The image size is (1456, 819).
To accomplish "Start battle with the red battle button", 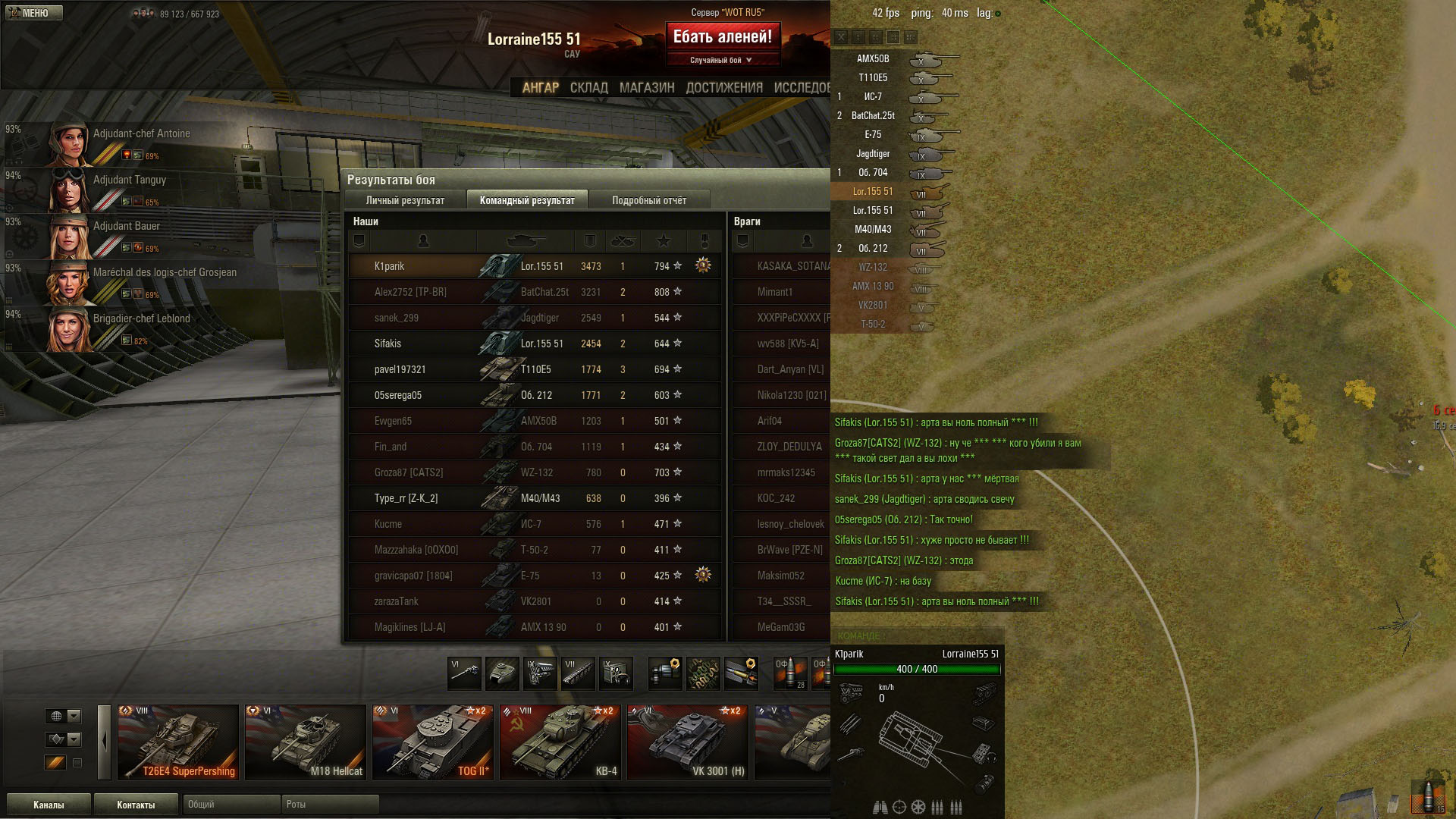I will click(722, 36).
